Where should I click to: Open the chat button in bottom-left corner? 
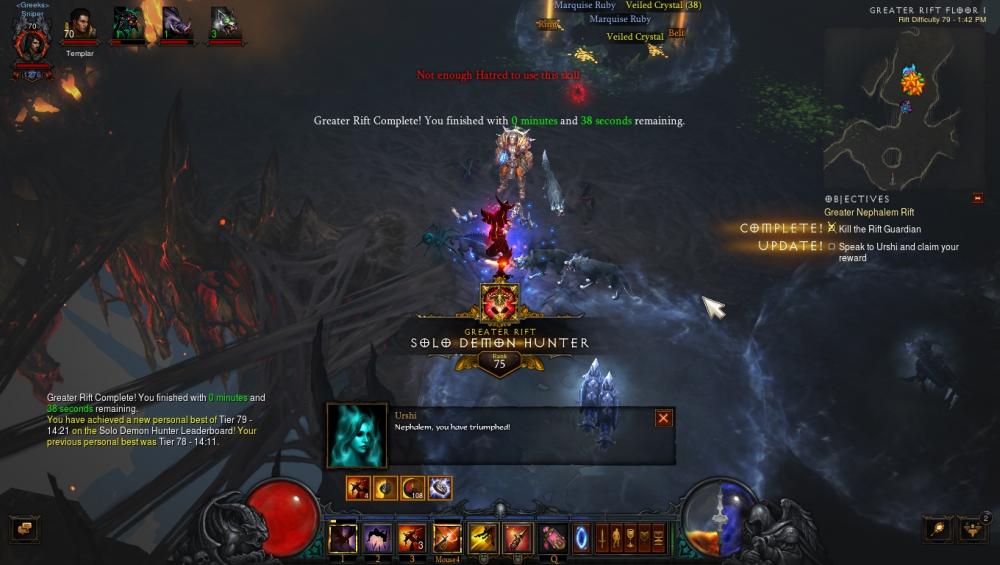pos(24,529)
